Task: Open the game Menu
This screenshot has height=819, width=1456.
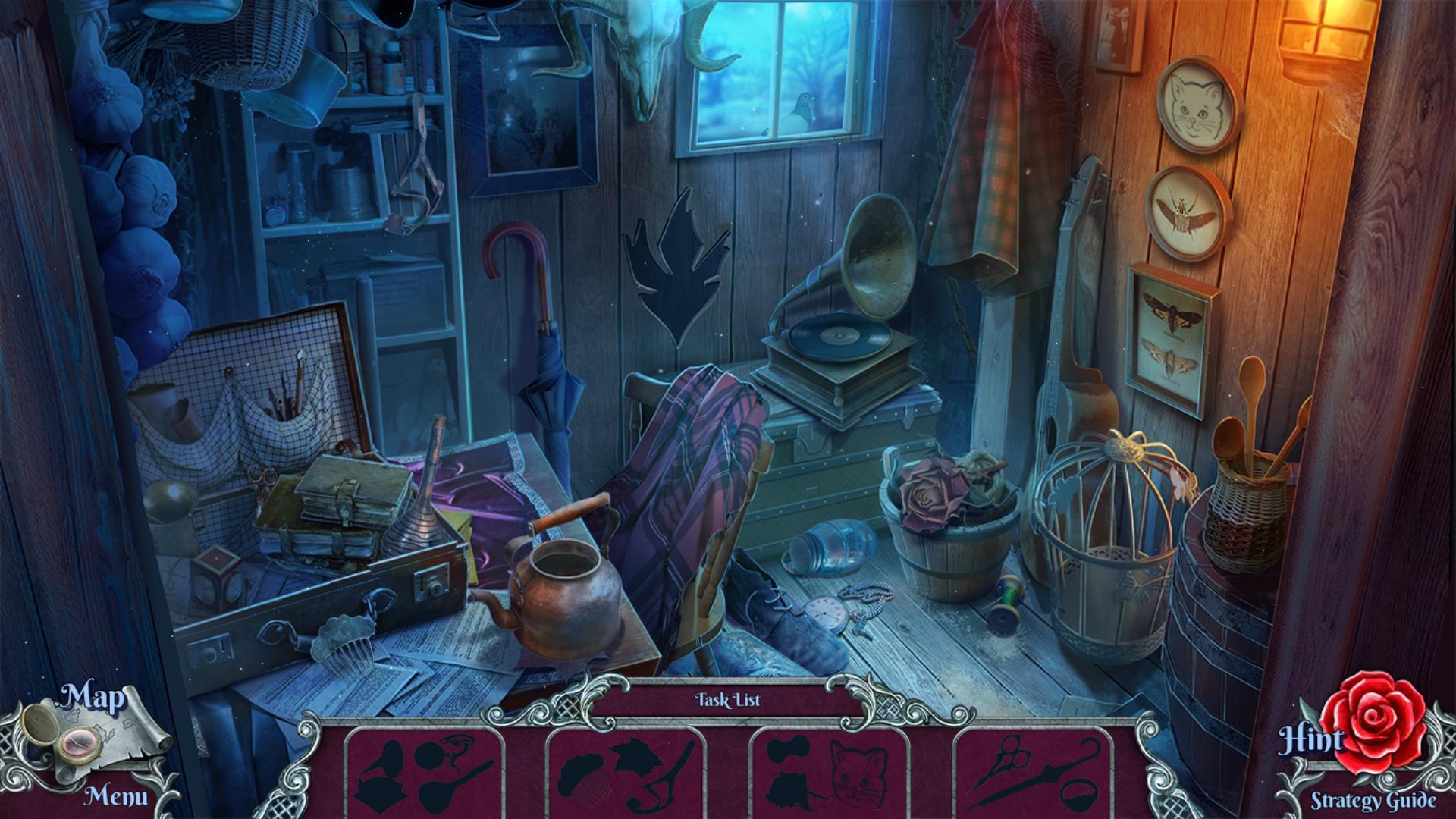Action: tap(115, 796)
